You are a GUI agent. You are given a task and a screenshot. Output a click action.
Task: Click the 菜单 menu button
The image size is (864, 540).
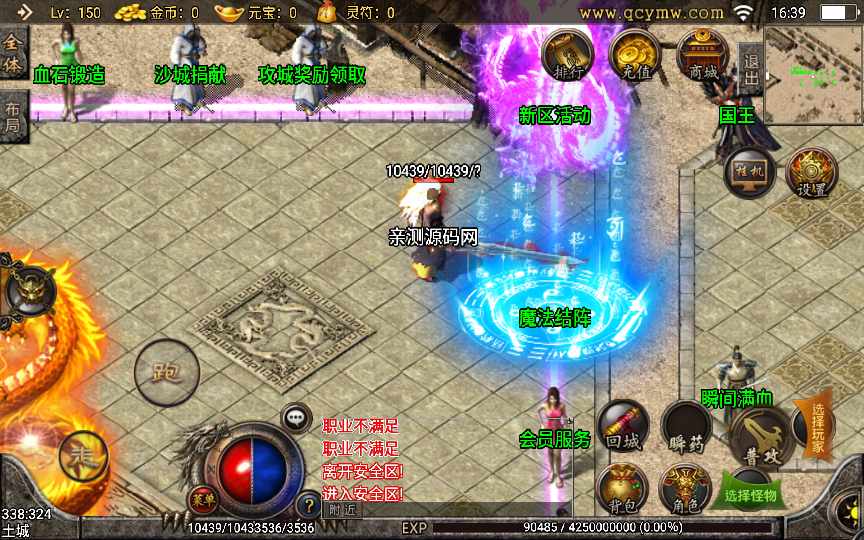pos(203,497)
